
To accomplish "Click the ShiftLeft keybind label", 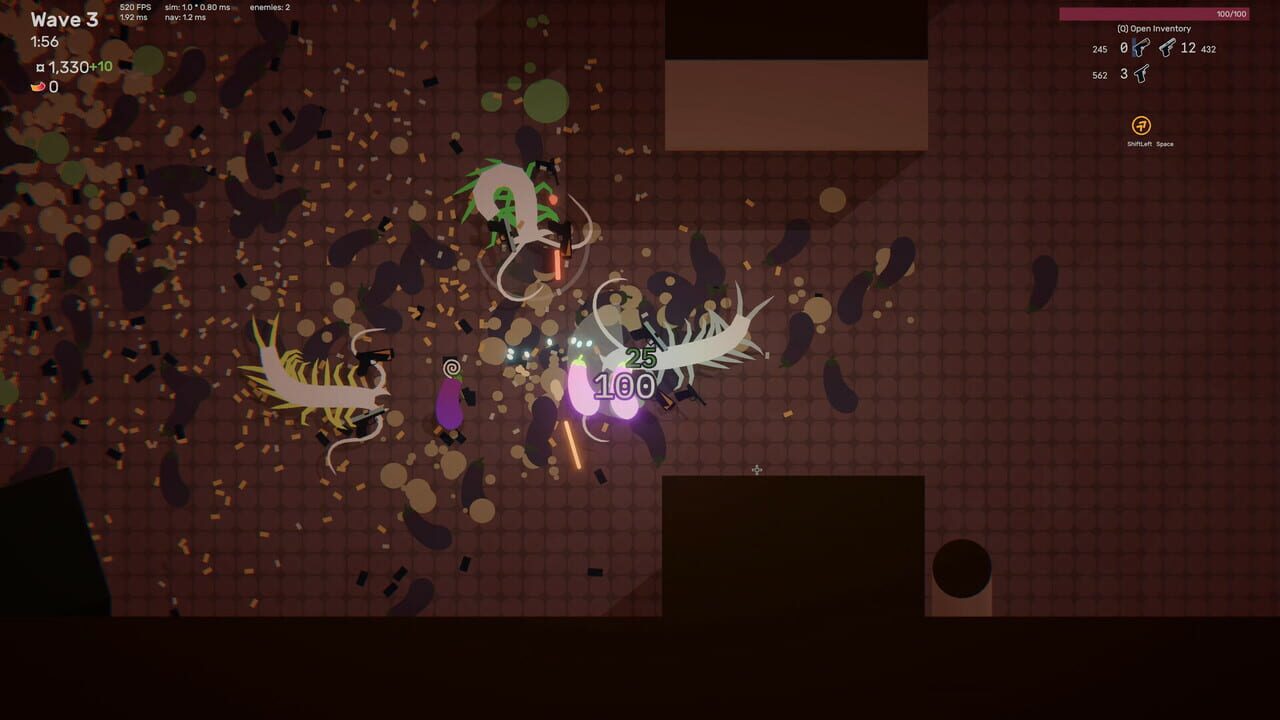I will (1139, 144).
